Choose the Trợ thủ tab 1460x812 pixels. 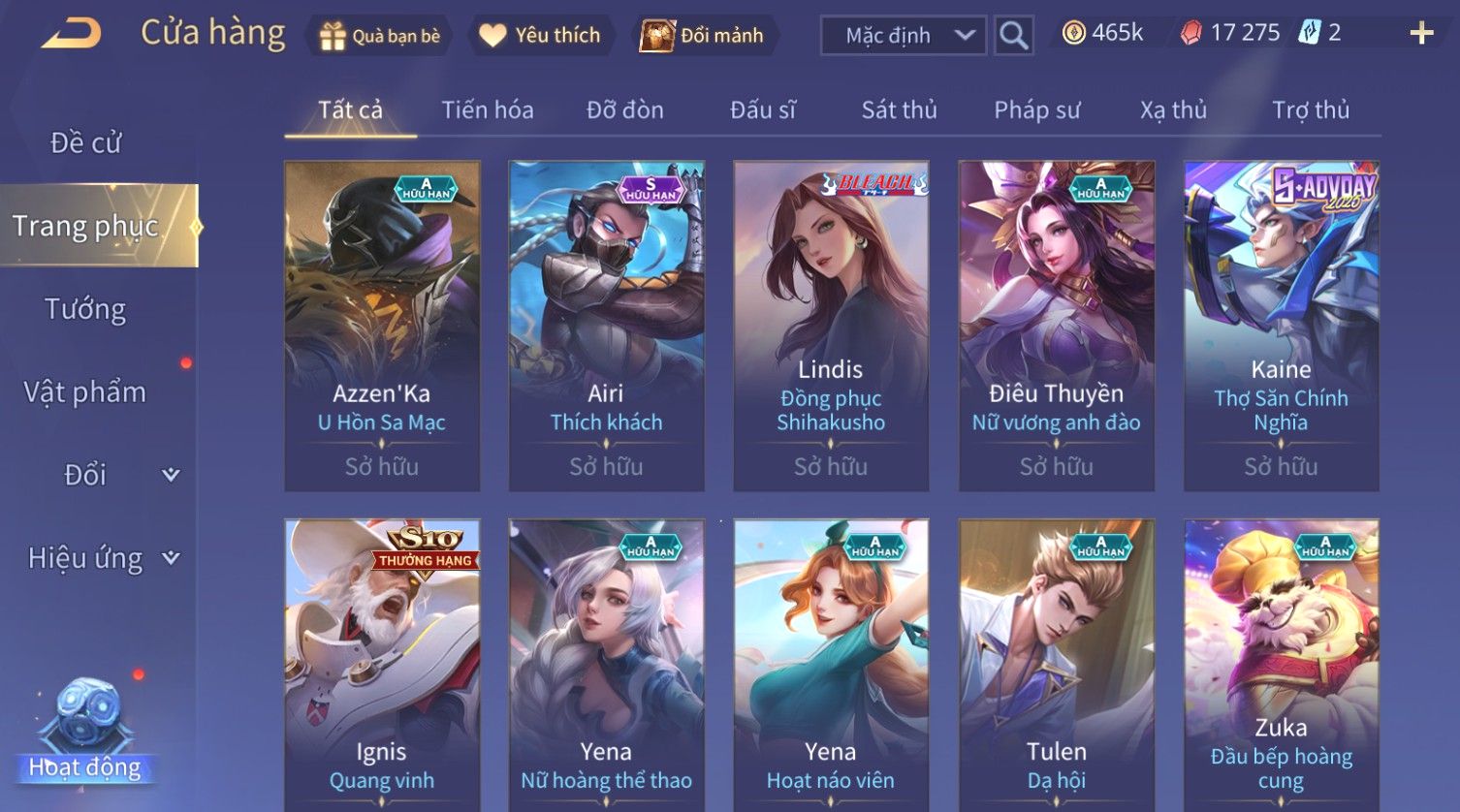[x=1311, y=110]
